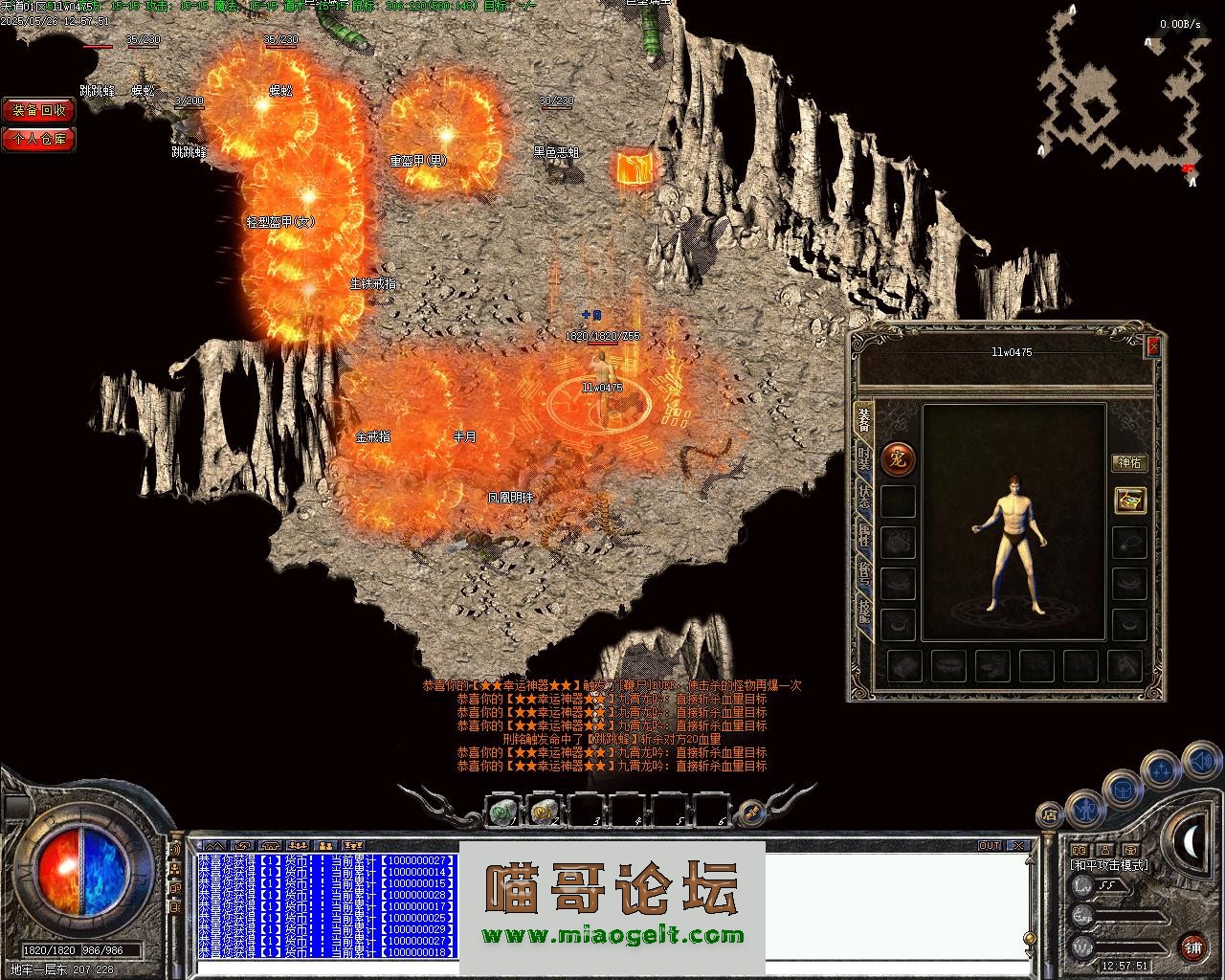Switch to the 属性 attributes tab
Viewport: 1225px width, 980px height.
coord(864,536)
